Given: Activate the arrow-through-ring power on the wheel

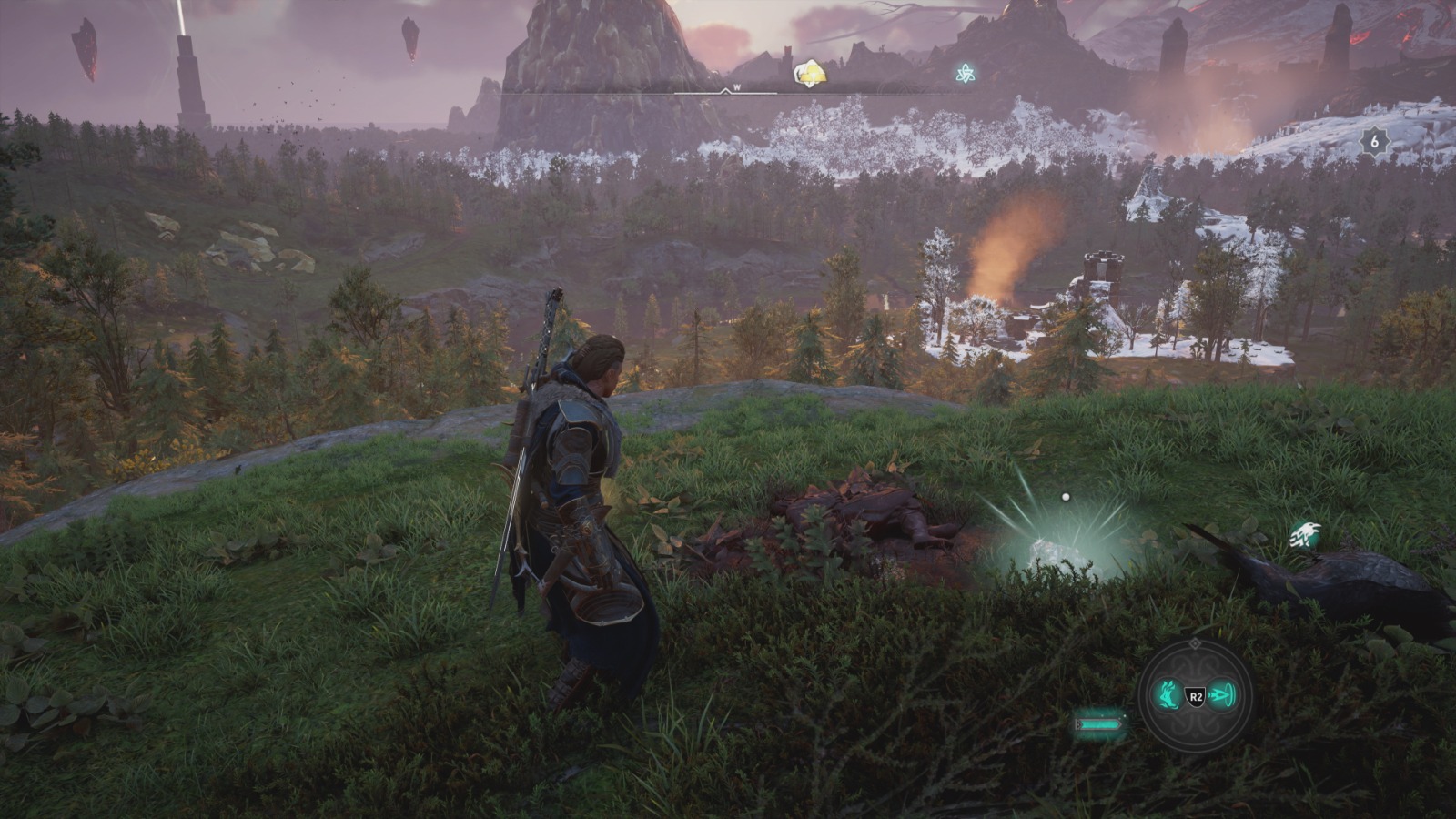Looking at the screenshot, I should click(1222, 696).
